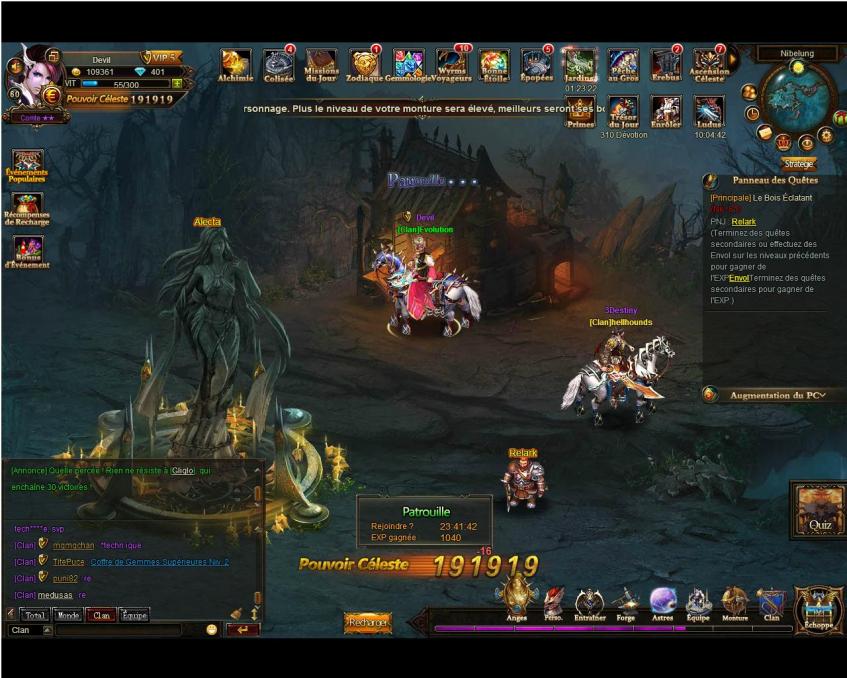
Task: Open the Forge menu
Action: click(626, 602)
